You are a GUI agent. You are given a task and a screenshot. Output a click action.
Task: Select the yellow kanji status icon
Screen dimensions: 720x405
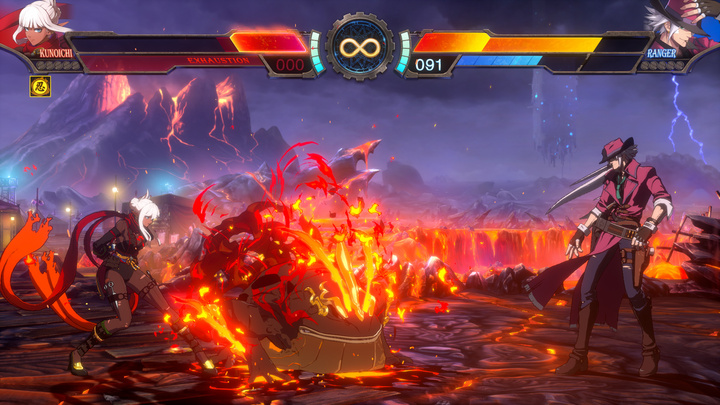pos(41,85)
